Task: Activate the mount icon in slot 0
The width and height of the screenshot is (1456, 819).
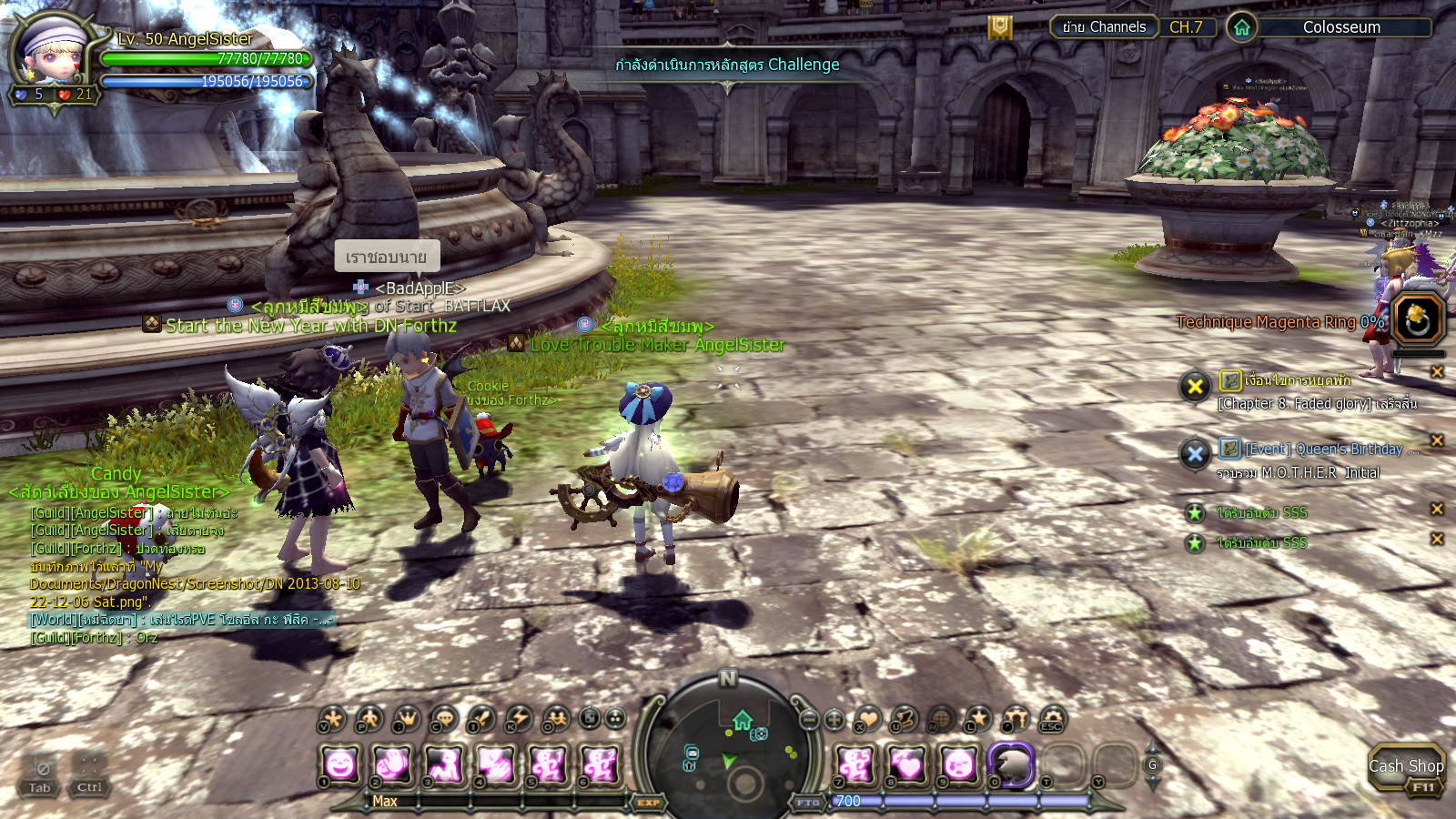Action: coord(1011,764)
